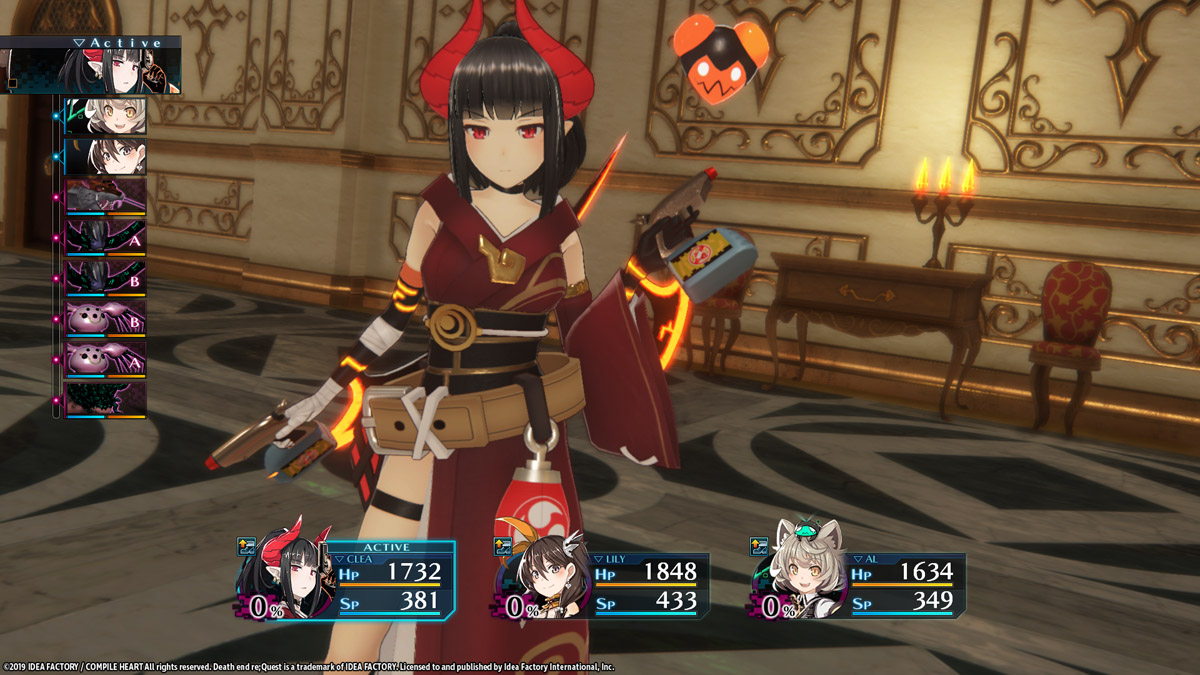The image size is (1200, 675).
Task: Choose pink blob enemy A turn entry
Action: (106, 360)
